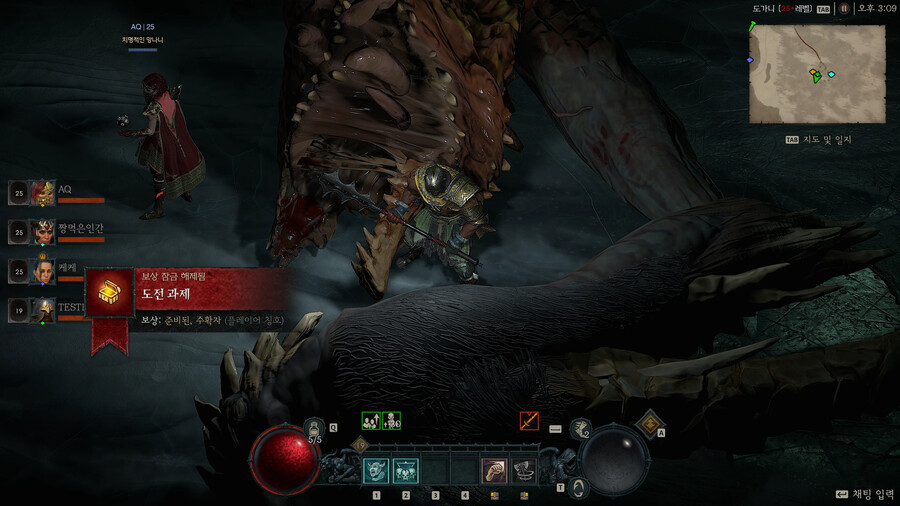The width and height of the screenshot is (900, 506).
Task: Activate the three skulls skill in slot 2
Action: [x=406, y=470]
